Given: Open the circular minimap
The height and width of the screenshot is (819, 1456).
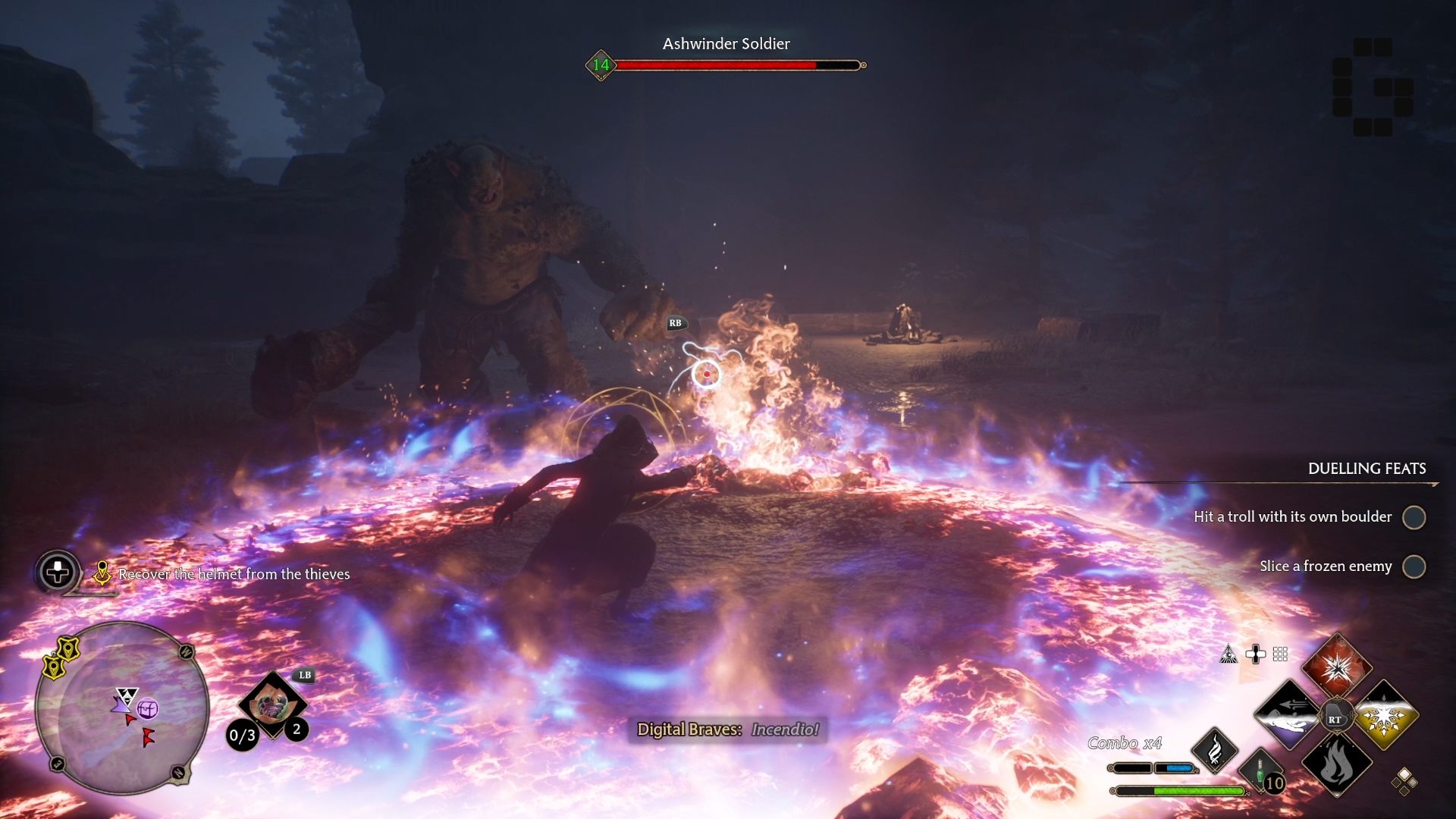Looking at the screenshot, I should click(x=122, y=708).
